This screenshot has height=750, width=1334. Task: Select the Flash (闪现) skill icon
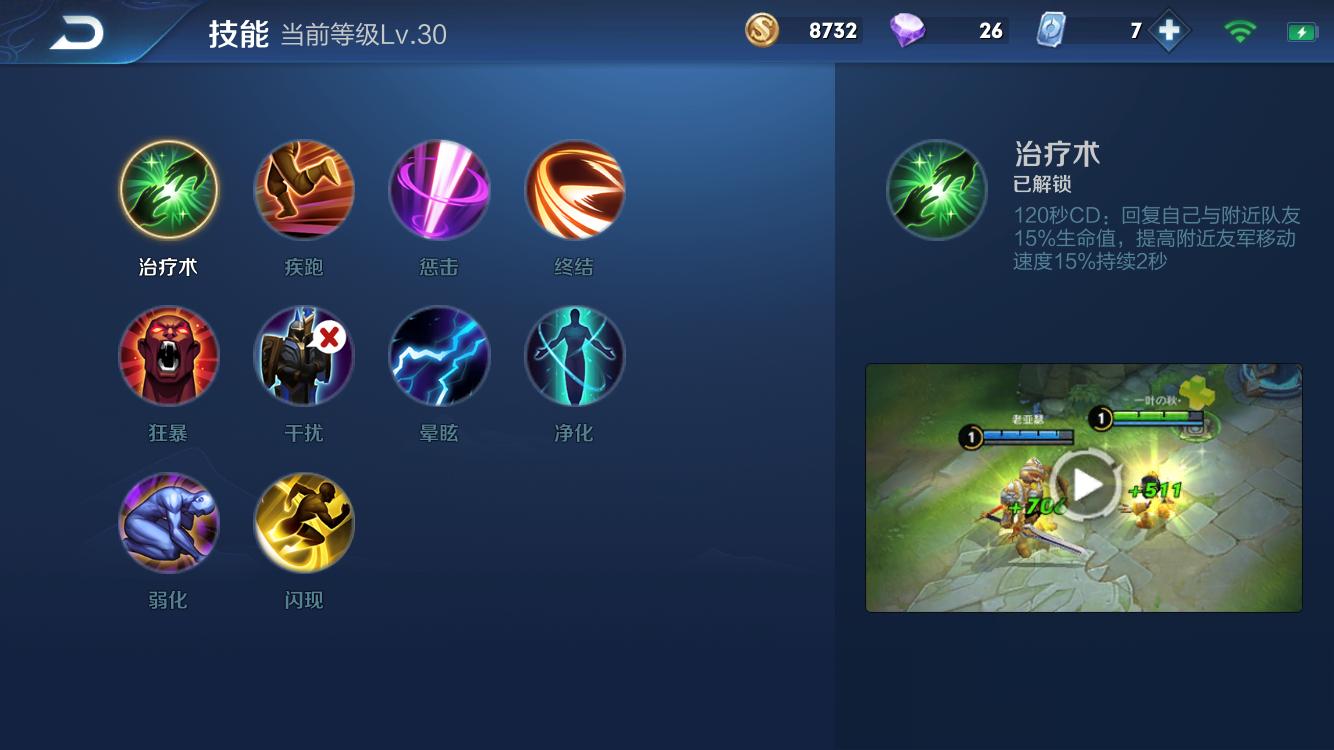point(304,522)
